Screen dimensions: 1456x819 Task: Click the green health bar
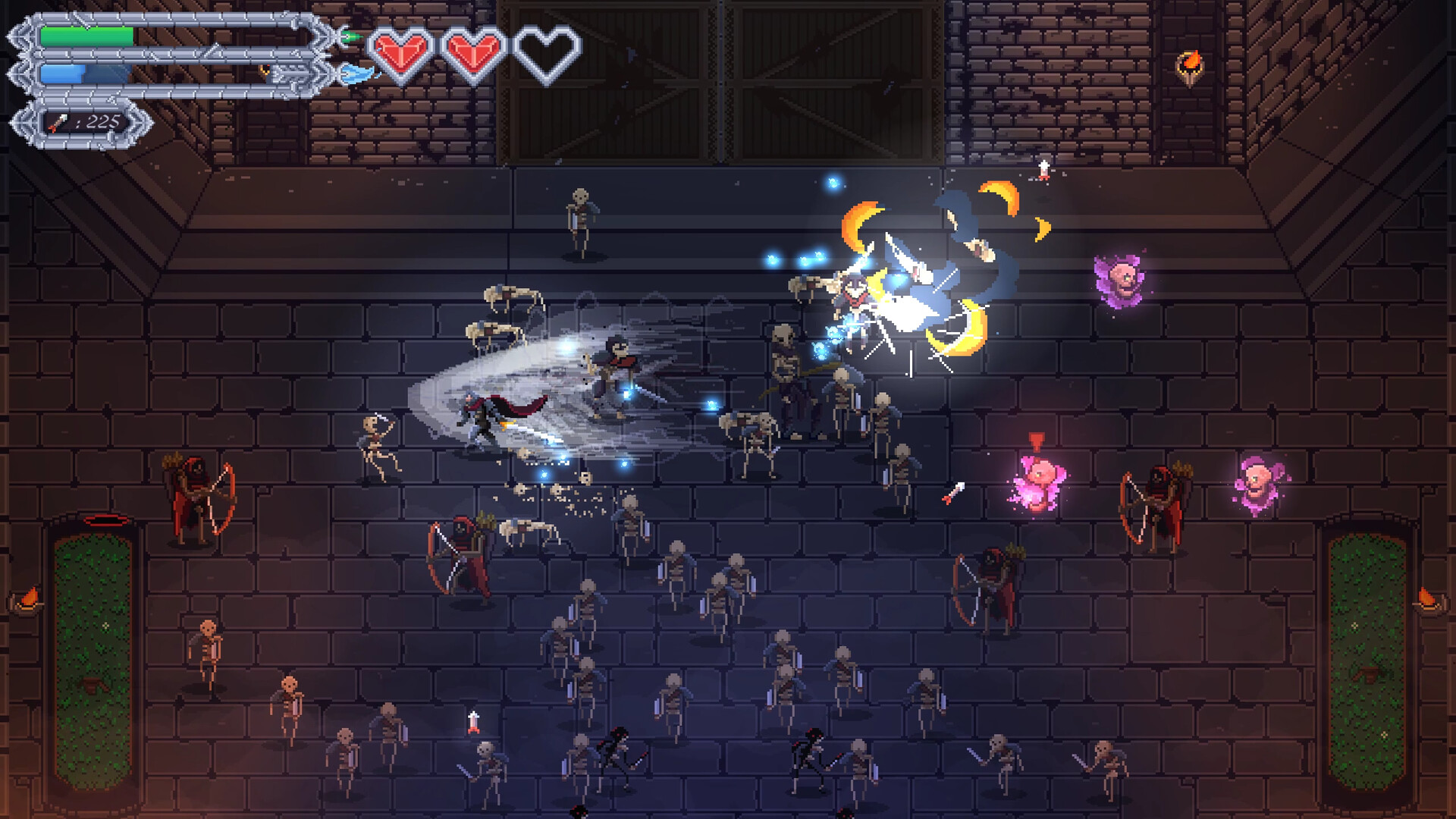click(87, 34)
